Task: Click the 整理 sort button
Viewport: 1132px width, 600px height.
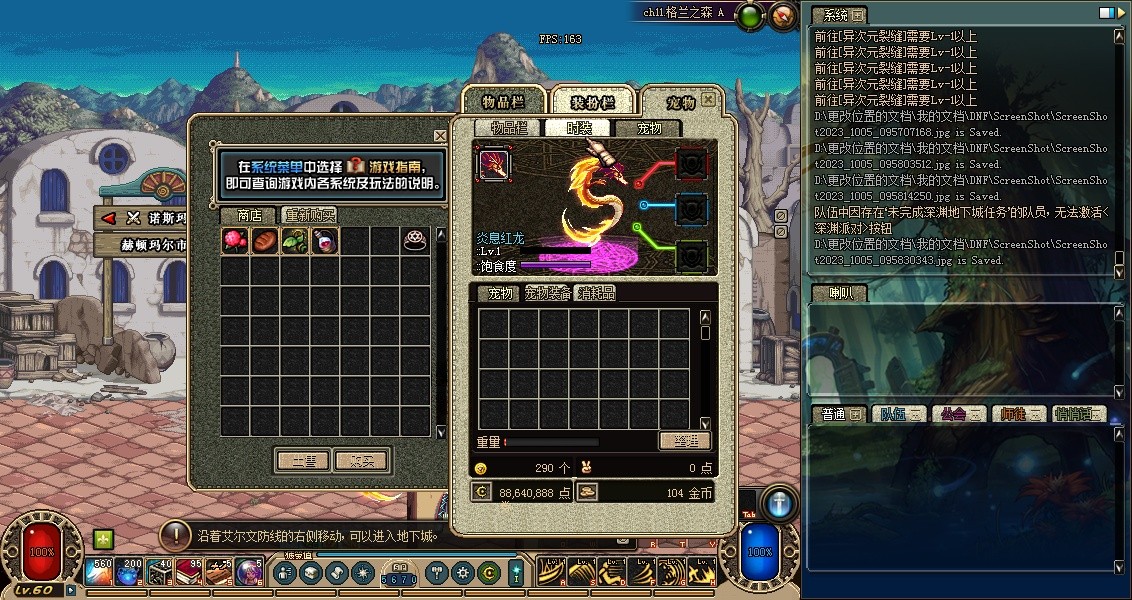Action: pyautogui.click(x=685, y=441)
